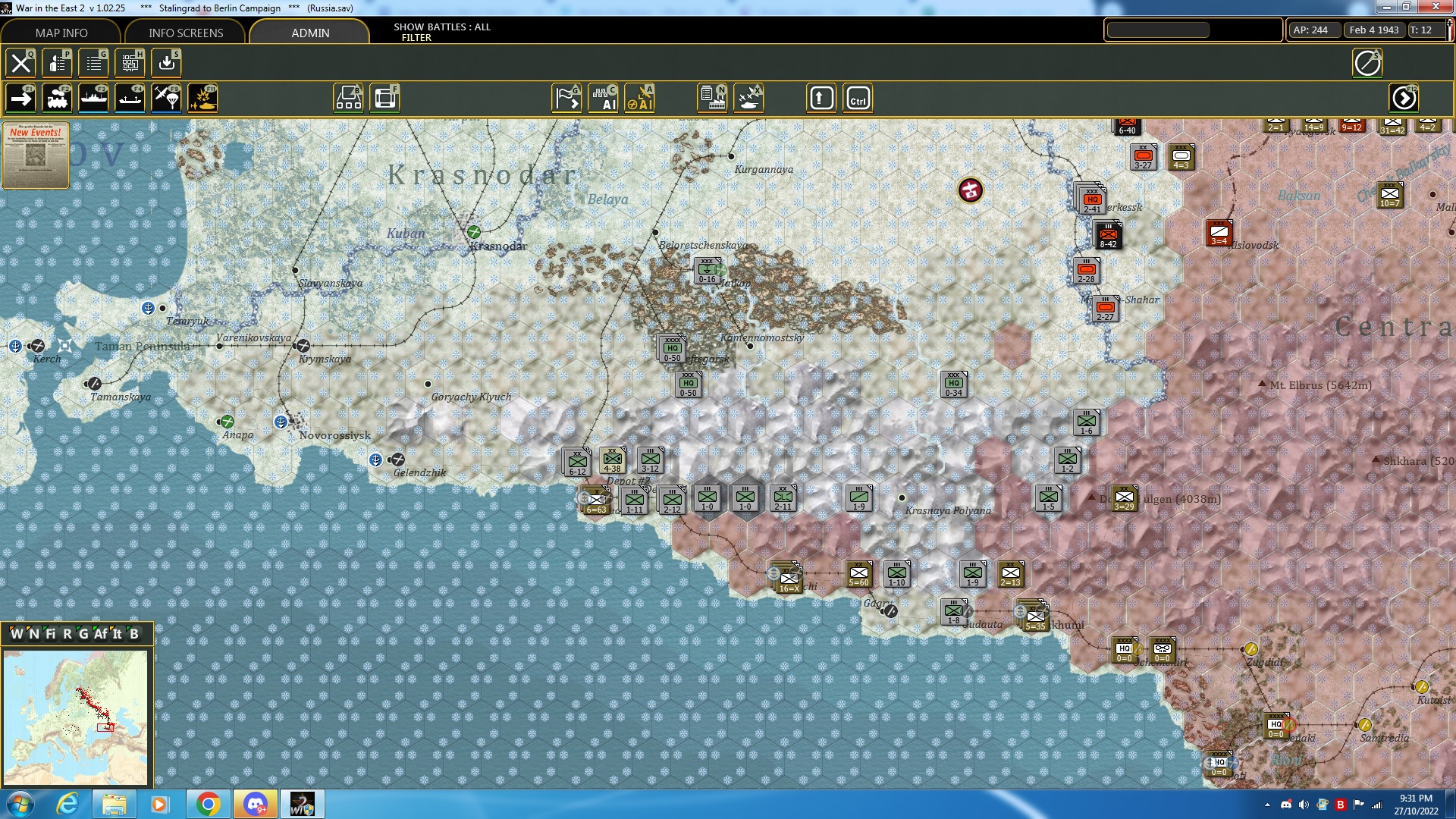The image size is (1456, 819).
Task: Toggle Finland (Fi) on the minimap bar
Action: coord(50,635)
